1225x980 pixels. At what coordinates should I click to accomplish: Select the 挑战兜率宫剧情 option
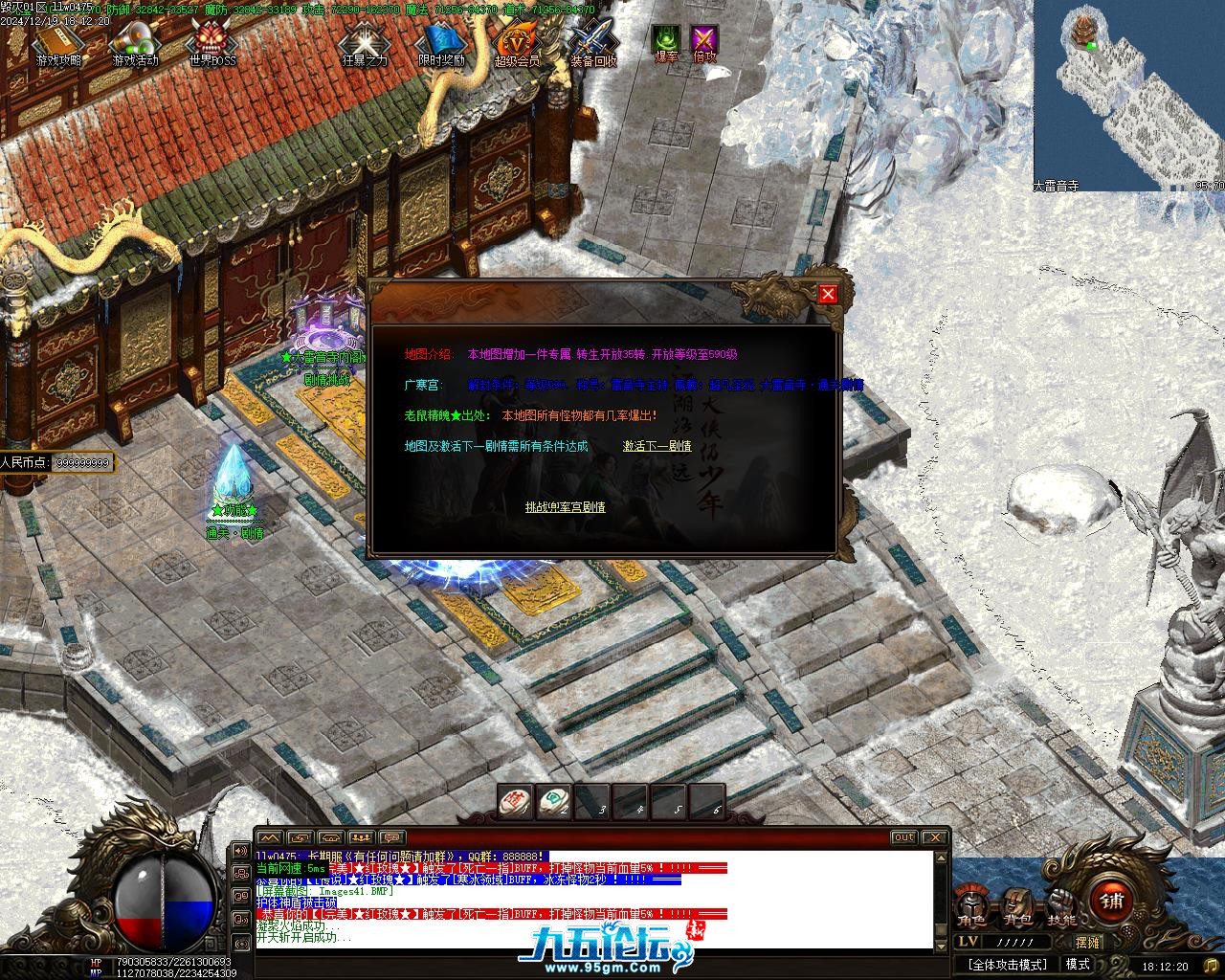565,507
